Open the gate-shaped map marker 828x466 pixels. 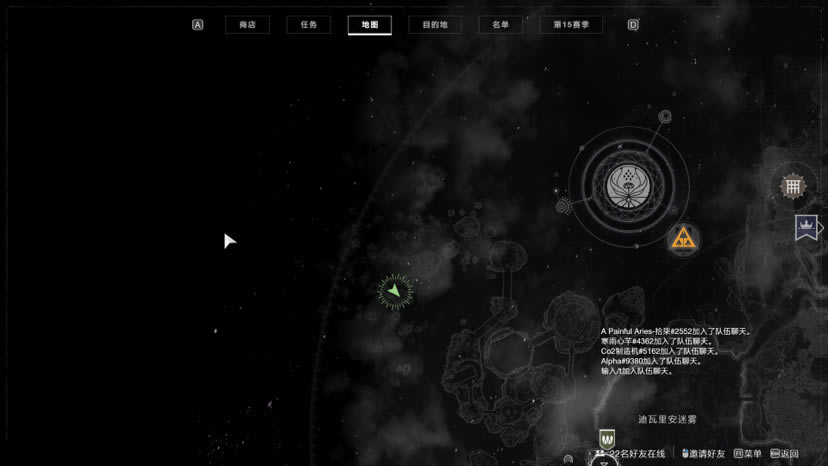tap(793, 185)
